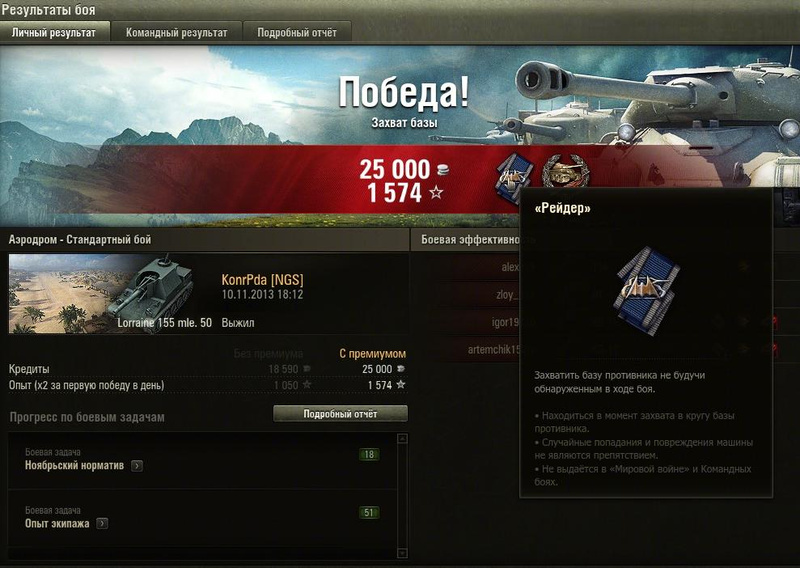The width and height of the screenshot is (800, 568).
Task: Click the battle tasks scroll-down arrow
Action: [x=402, y=551]
